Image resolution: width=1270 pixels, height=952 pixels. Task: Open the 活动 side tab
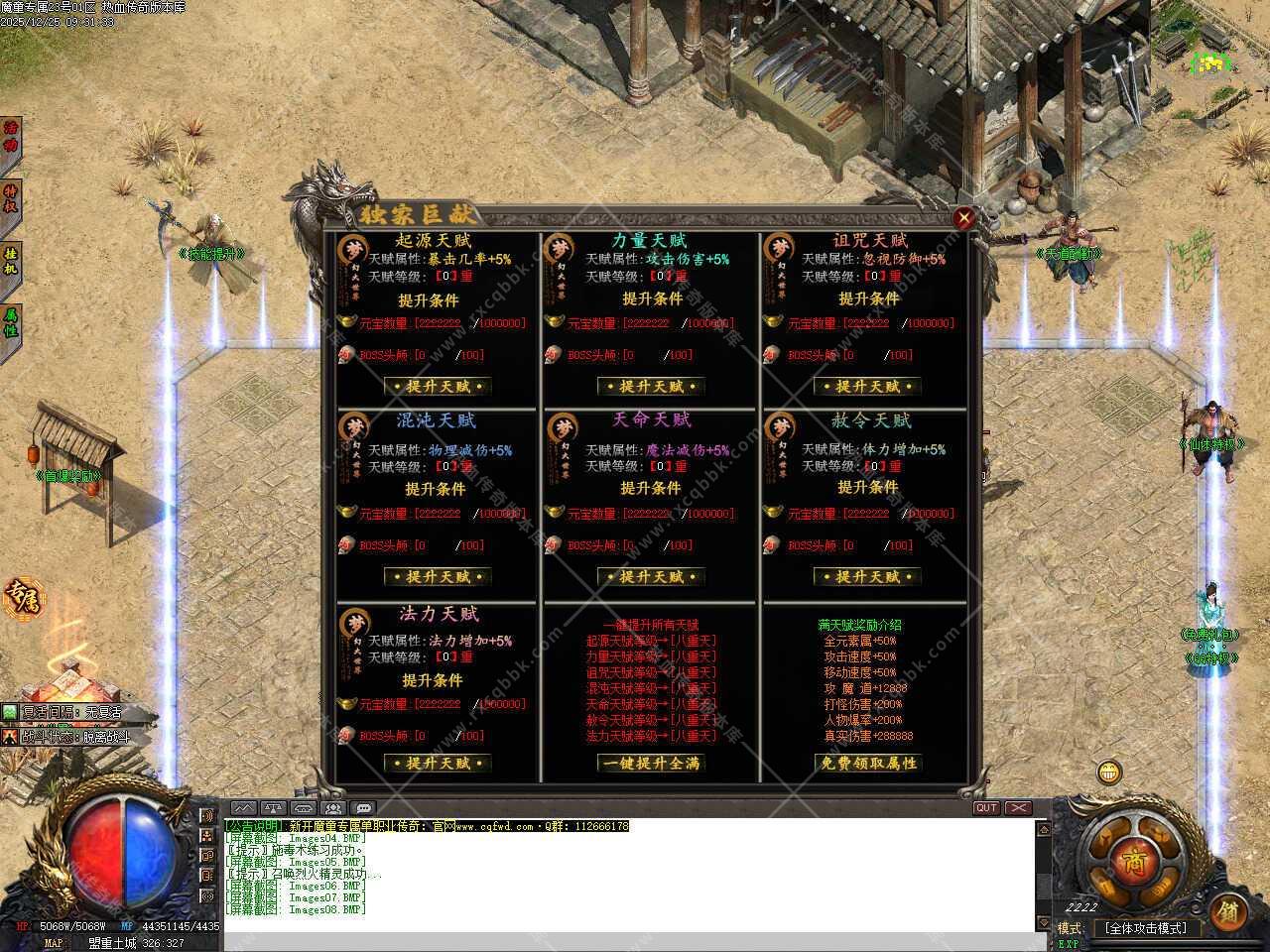click(11, 138)
